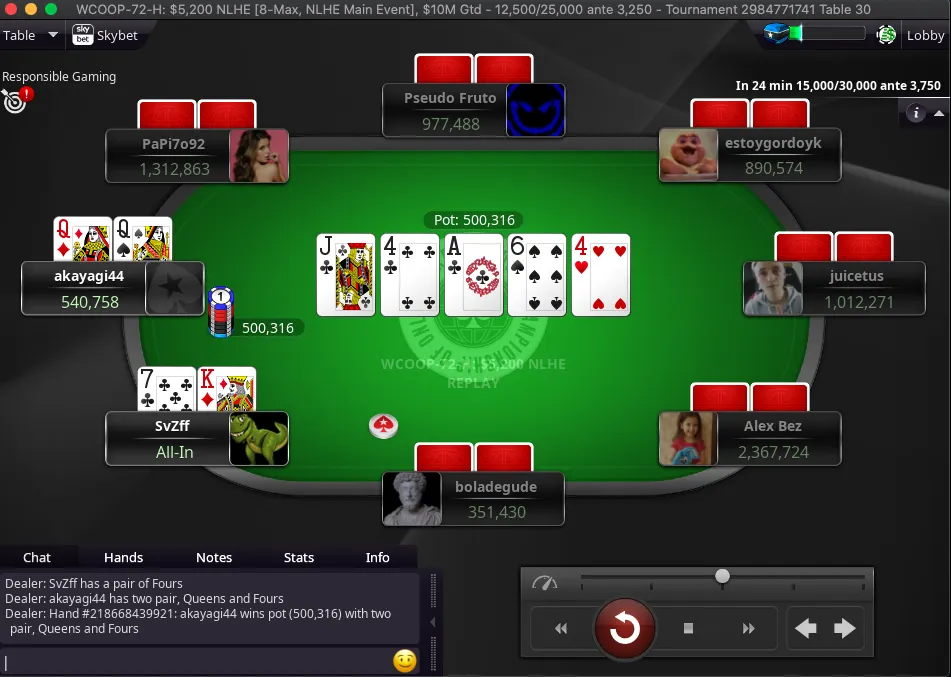Stop the hand replay

[688, 629]
